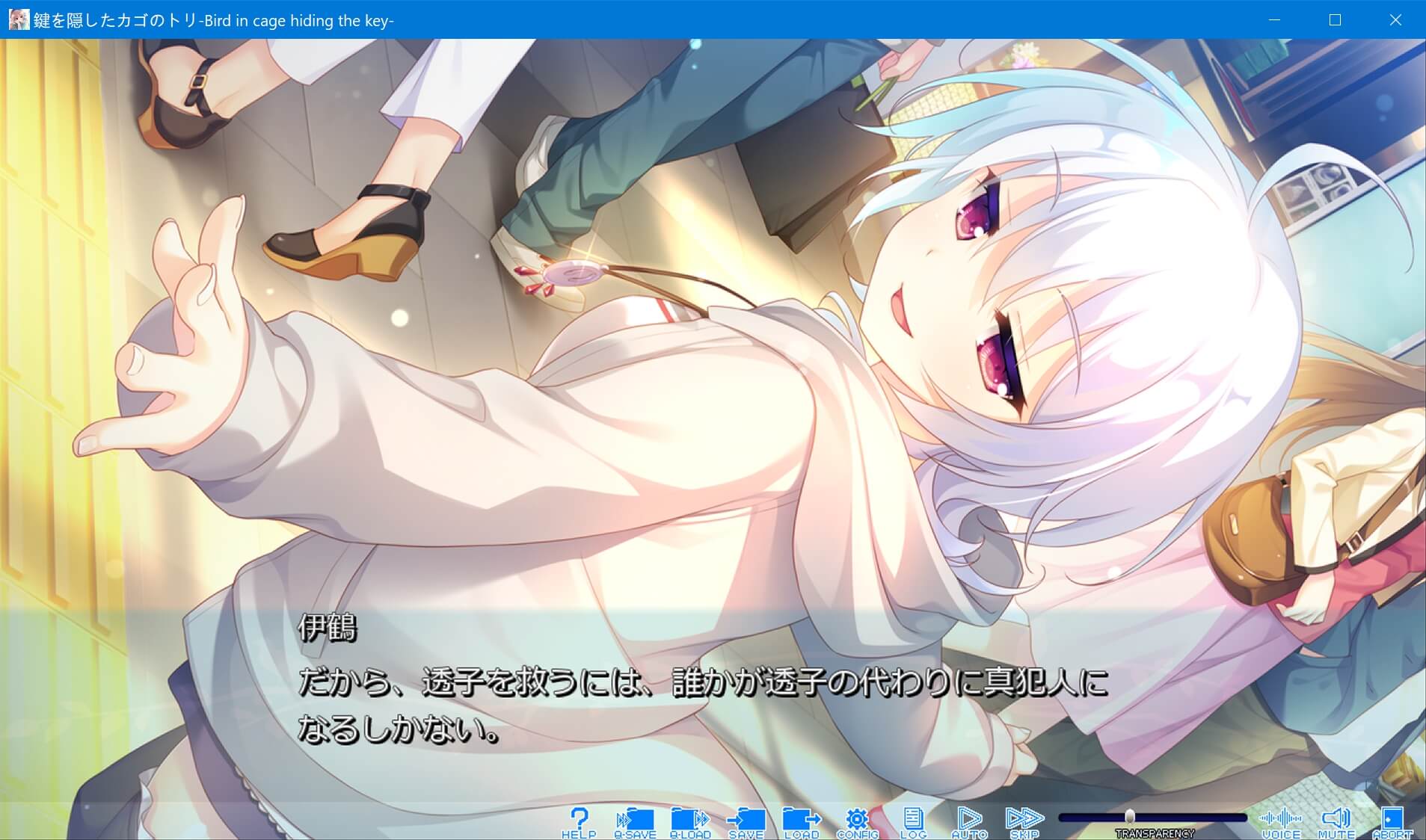This screenshot has height=840, width=1426.
Task: Close the visual novel window
Action: (x=1395, y=20)
